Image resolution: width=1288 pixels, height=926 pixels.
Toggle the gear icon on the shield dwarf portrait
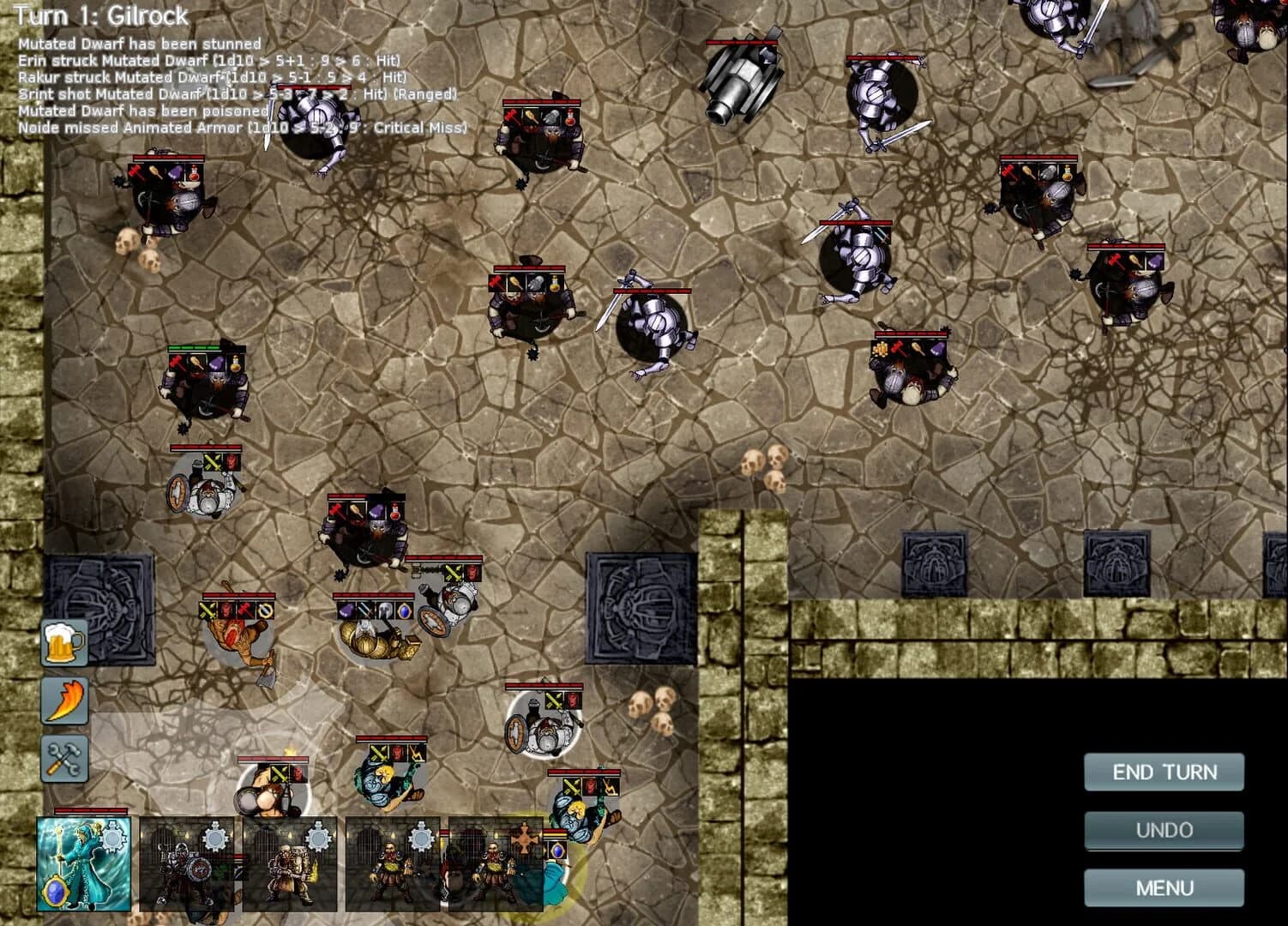point(216,836)
